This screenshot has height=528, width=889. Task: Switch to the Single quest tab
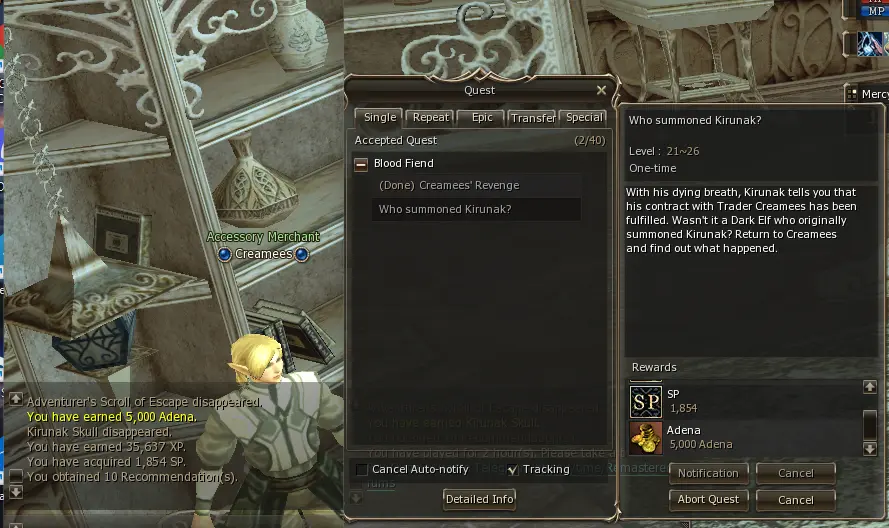coord(379,118)
